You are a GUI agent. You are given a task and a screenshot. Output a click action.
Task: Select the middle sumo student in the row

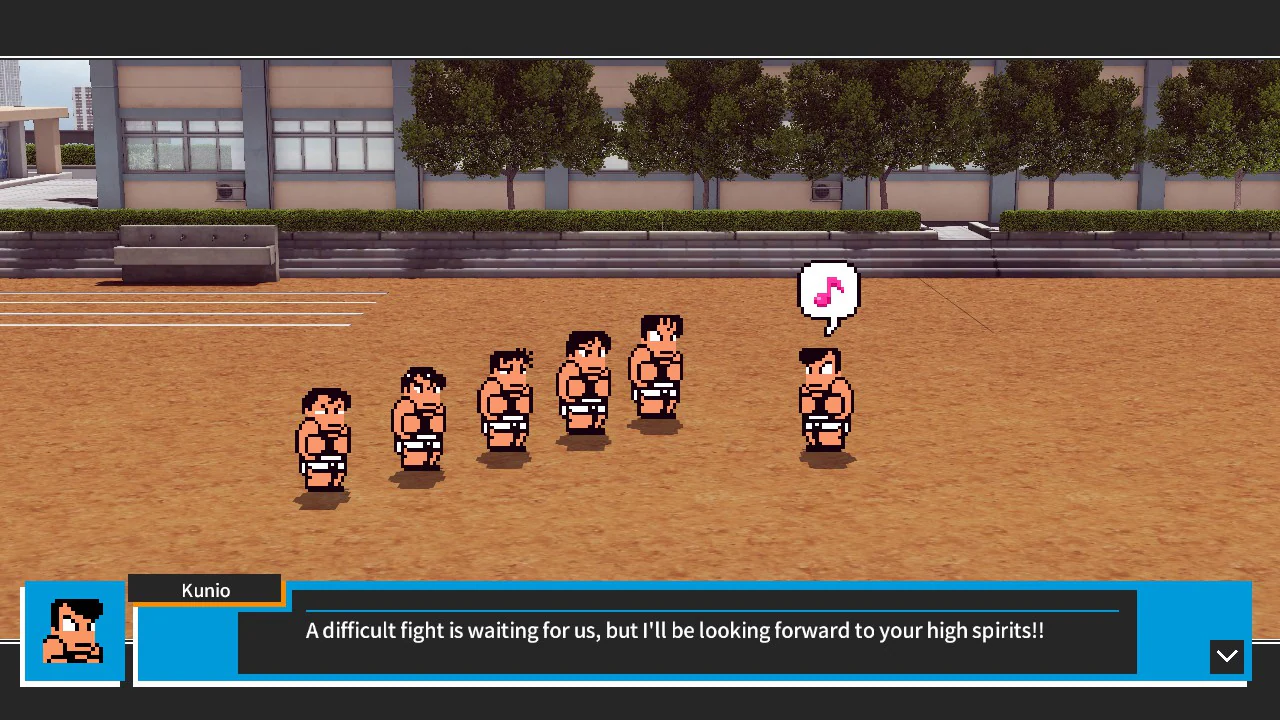click(505, 405)
